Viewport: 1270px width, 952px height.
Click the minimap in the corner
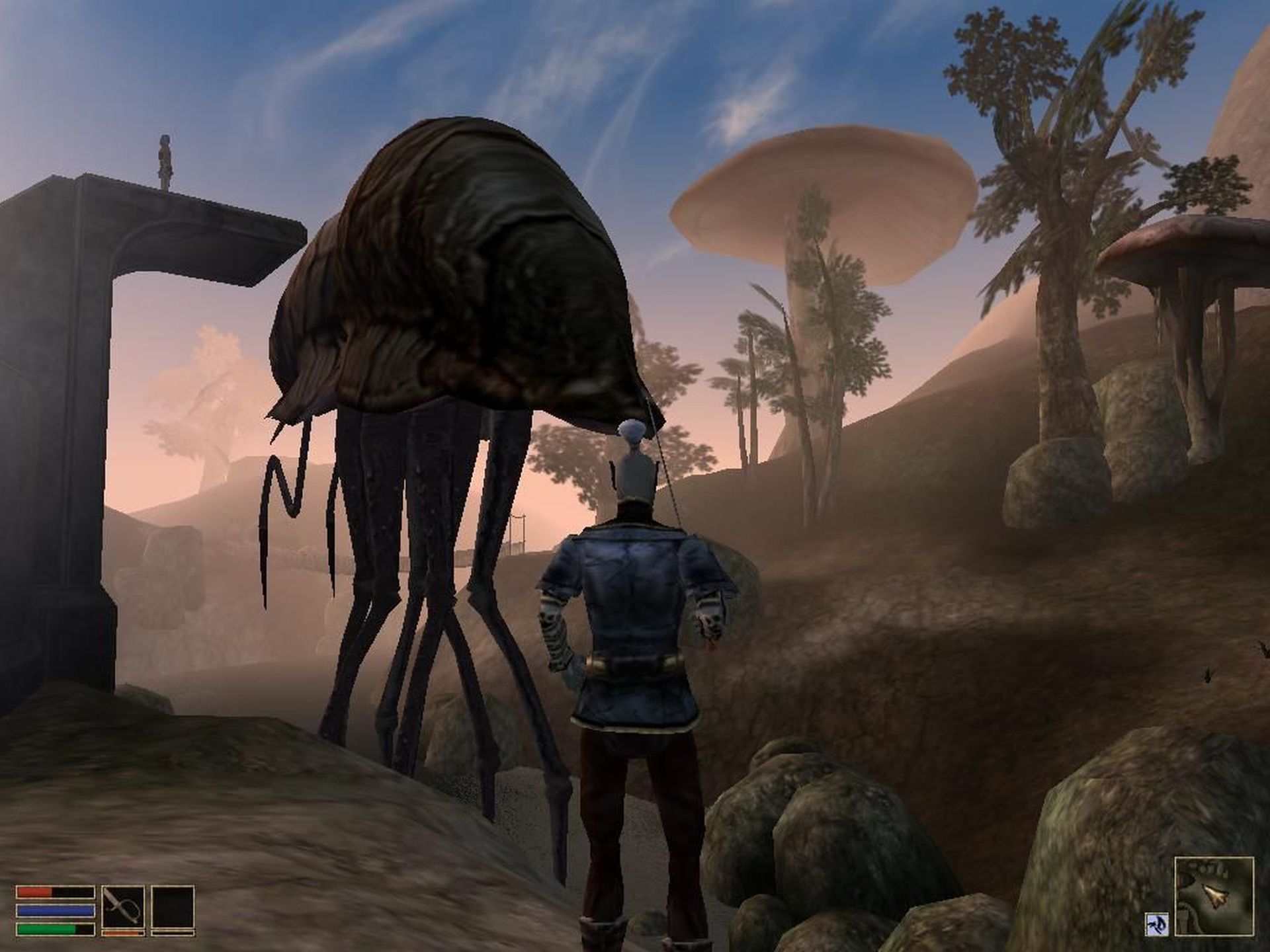1214,895
